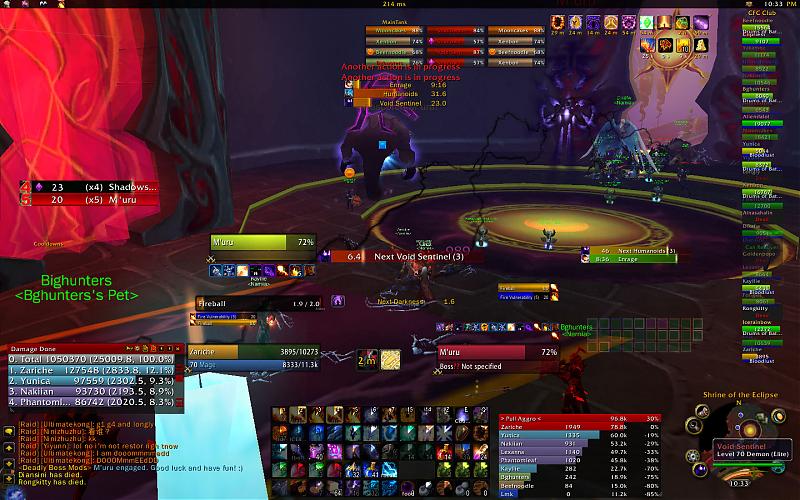Click the Enrage timer bar
Image resolution: width=800 pixels, height=500 pixels.
(400, 86)
